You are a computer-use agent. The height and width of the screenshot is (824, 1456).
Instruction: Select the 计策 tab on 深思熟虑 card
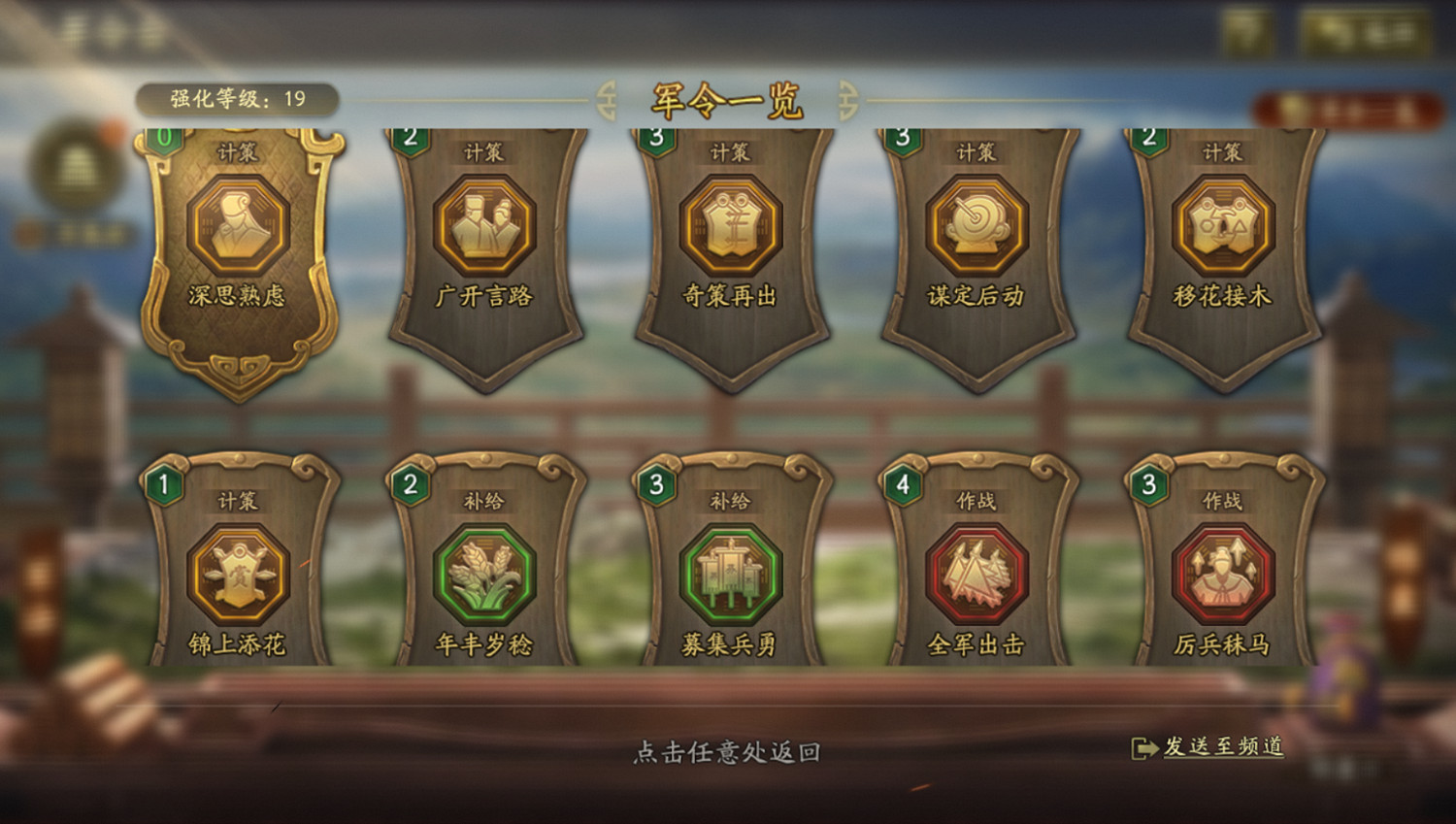tap(237, 151)
